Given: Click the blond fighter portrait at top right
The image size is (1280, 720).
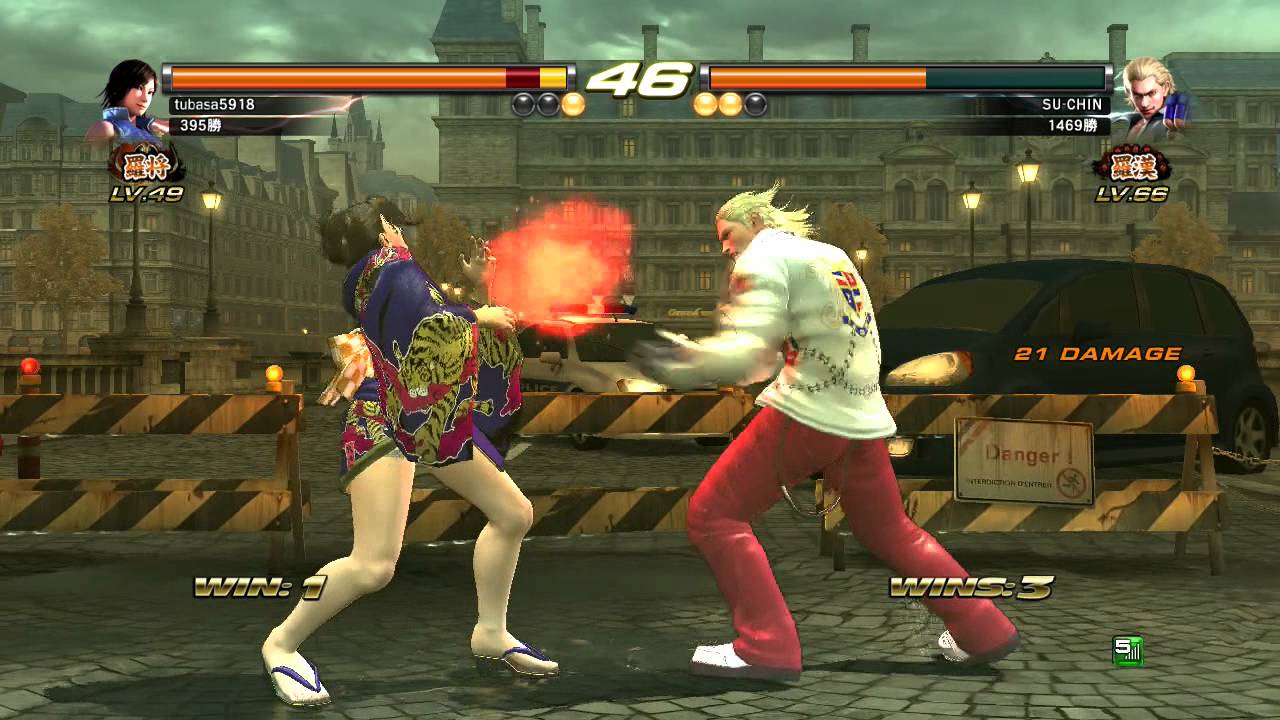Looking at the screenshot, I should (1151, 98).
